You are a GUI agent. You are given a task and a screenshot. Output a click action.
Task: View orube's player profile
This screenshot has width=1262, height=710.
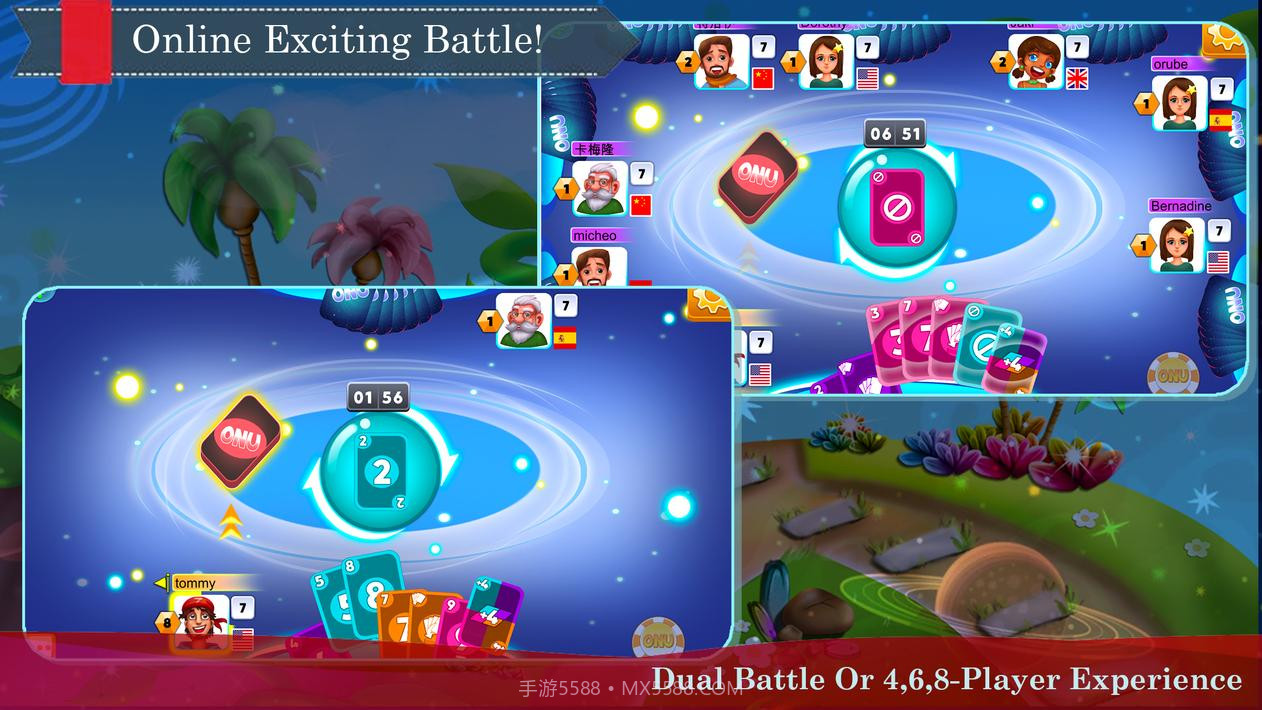[1179, 103]
